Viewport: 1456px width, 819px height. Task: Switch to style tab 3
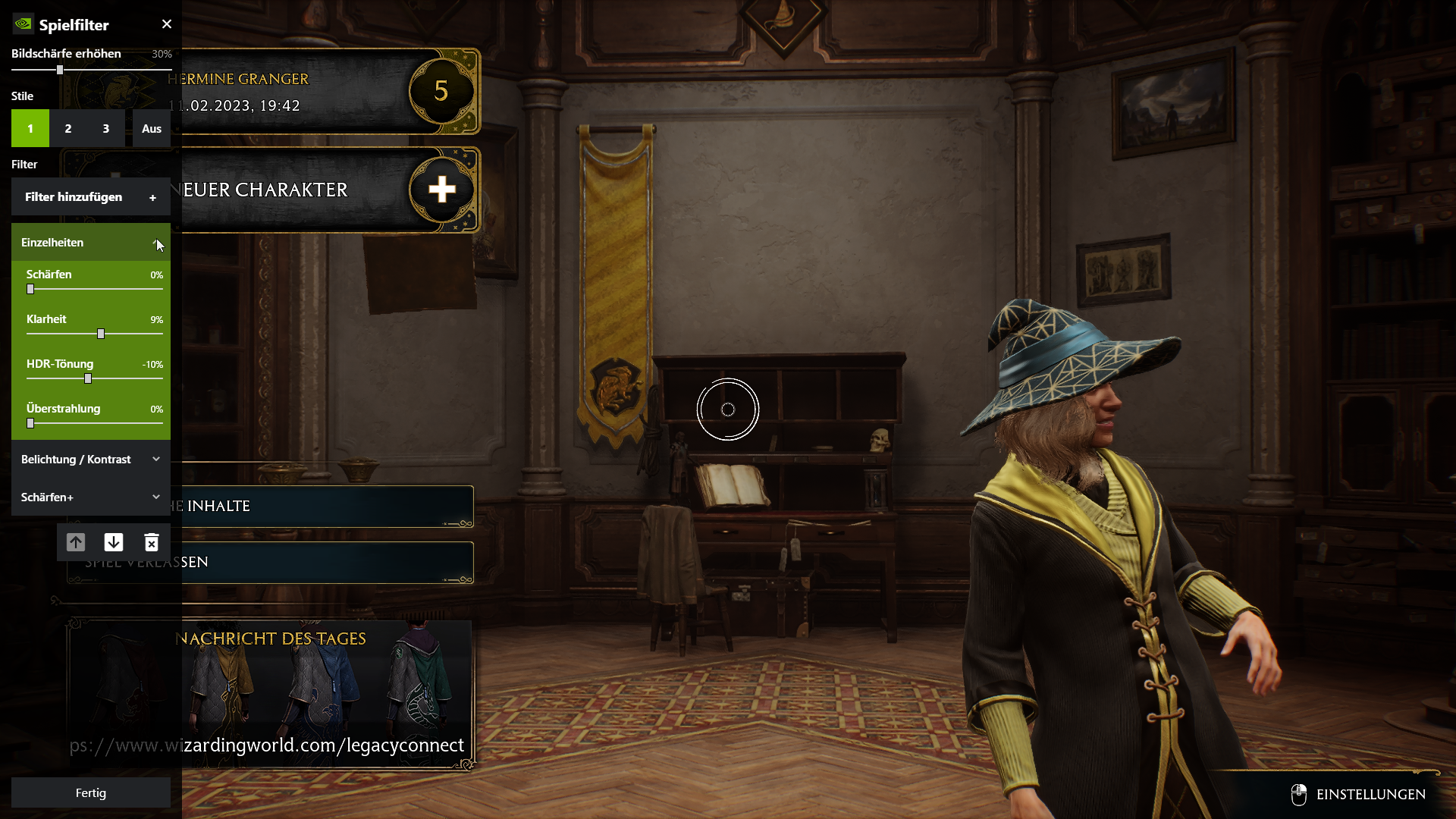[x=105, y=128]
